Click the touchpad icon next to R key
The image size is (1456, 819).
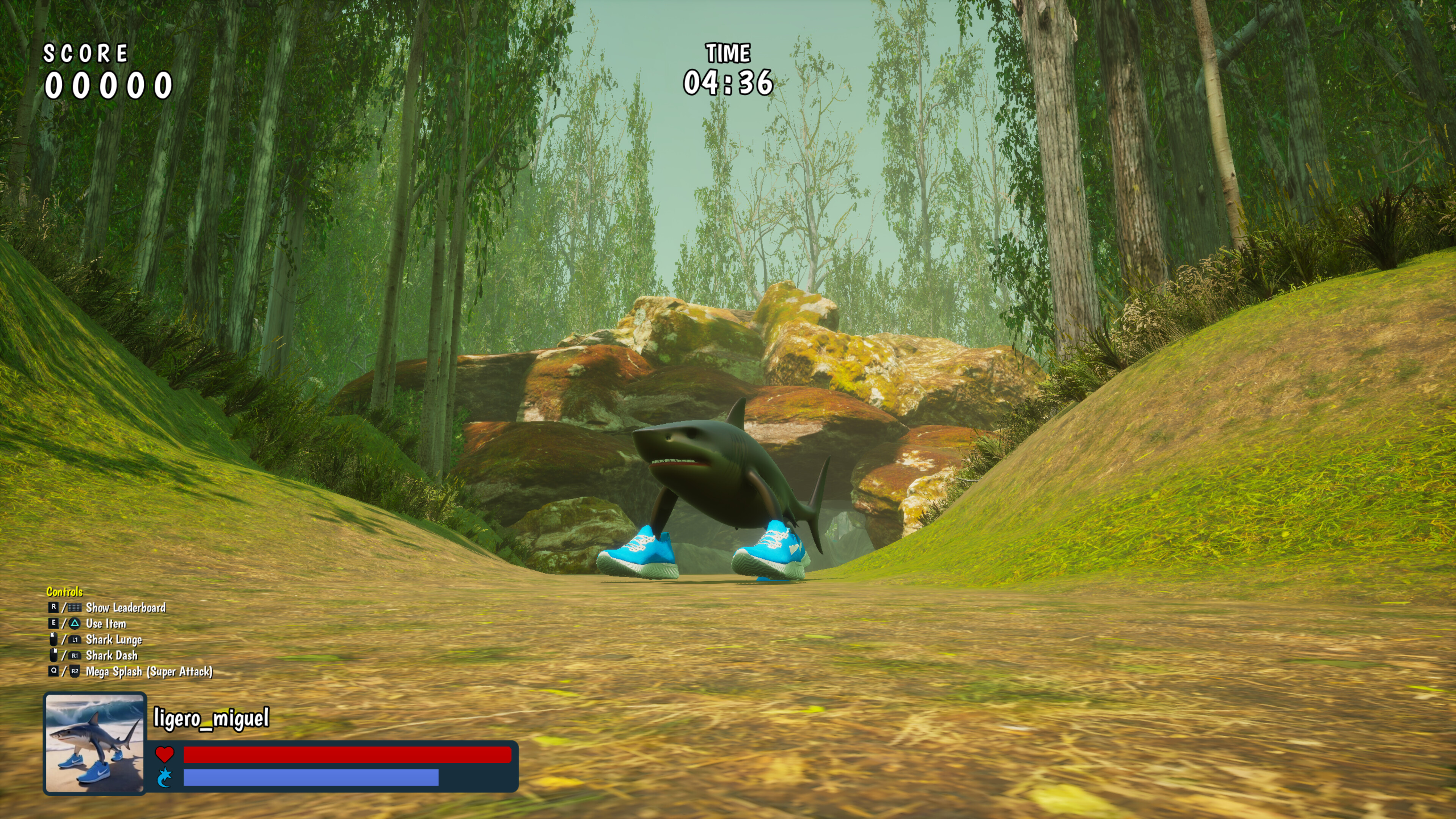(x=74, y=608)
